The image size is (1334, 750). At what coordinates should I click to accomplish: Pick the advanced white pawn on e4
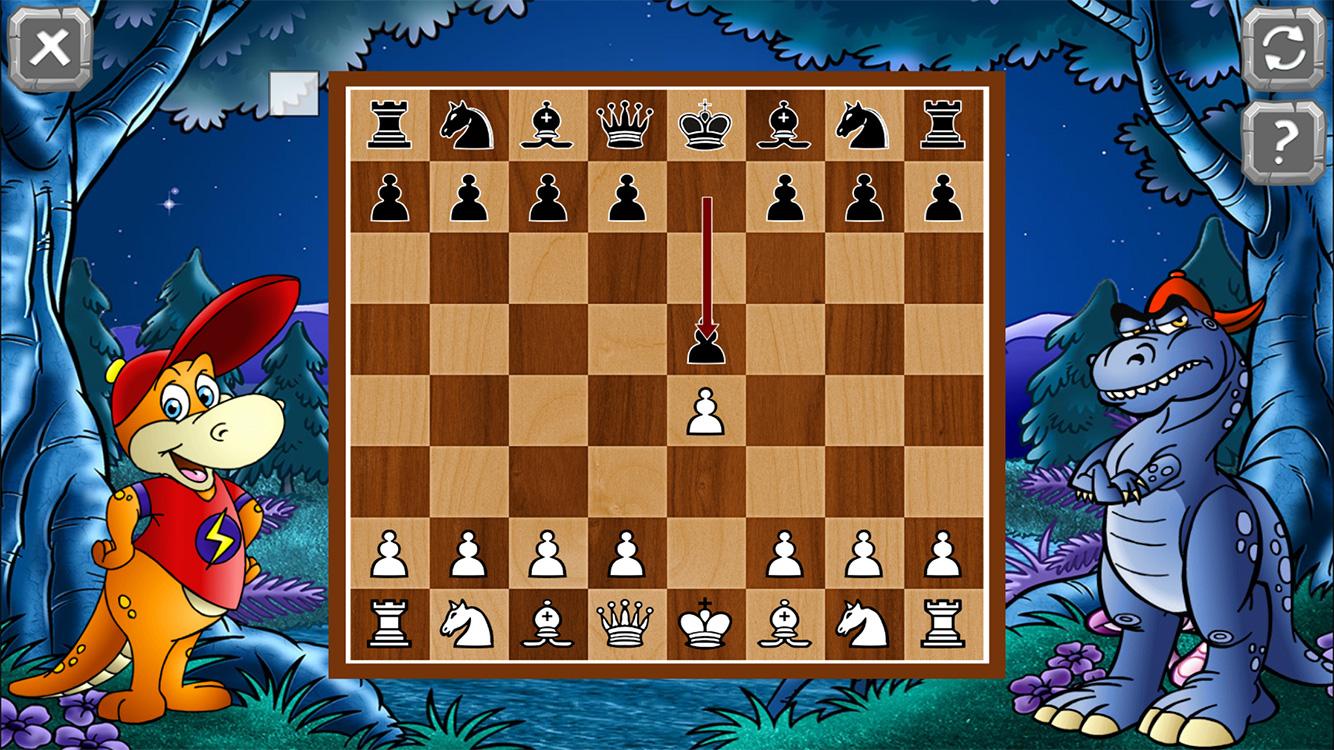(x=706, y=410)
